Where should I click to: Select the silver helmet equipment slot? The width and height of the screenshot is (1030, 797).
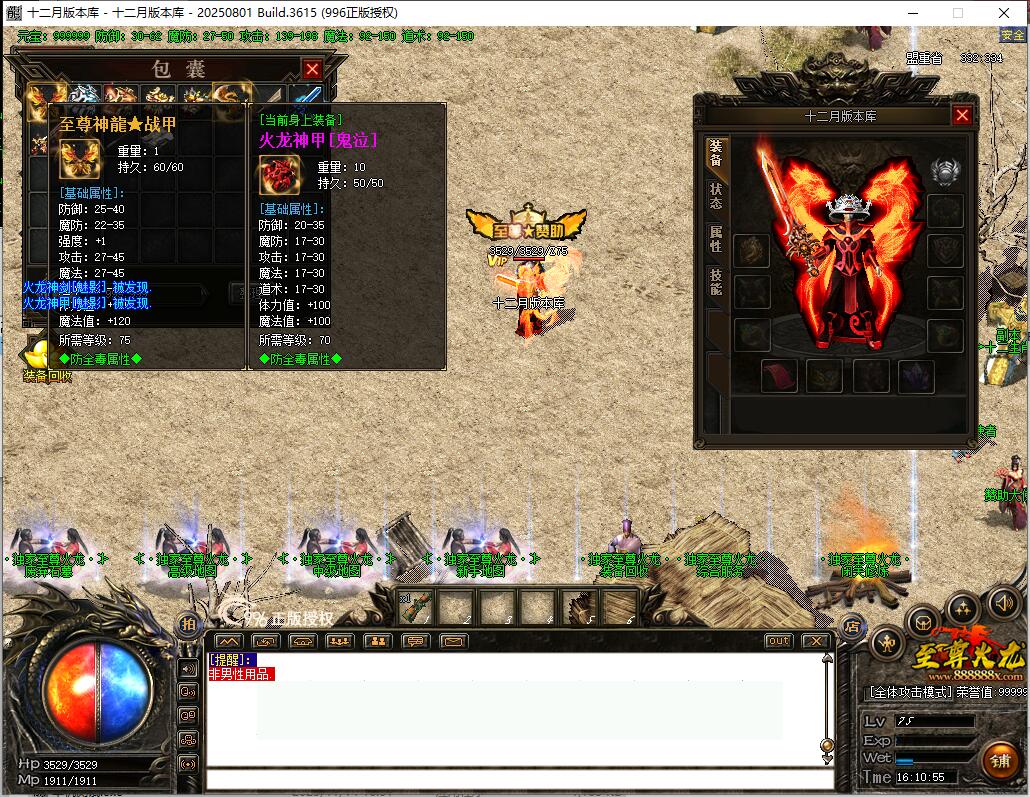[x=945, y=172]
